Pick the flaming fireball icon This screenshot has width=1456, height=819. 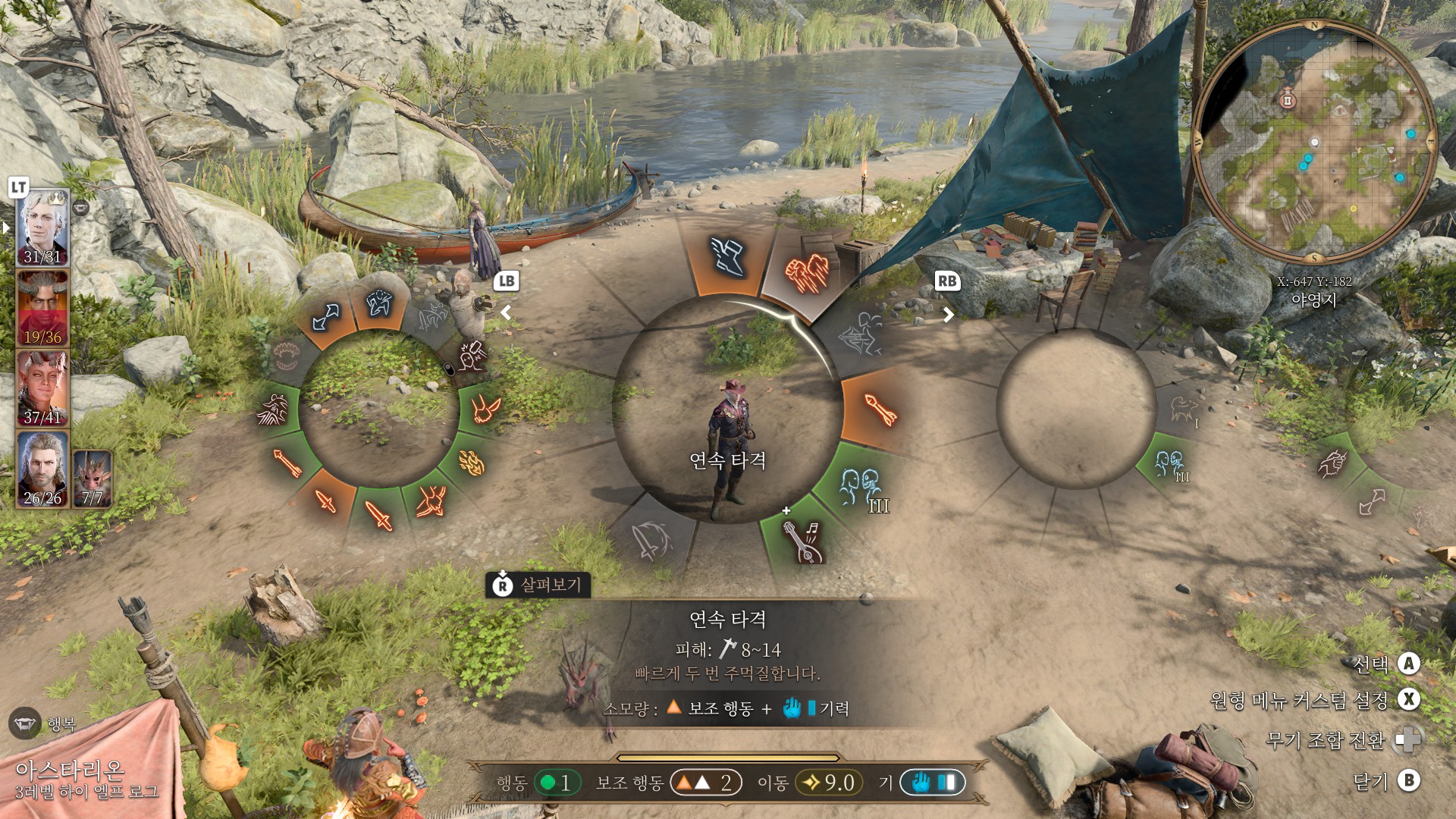tap(472, 462)
